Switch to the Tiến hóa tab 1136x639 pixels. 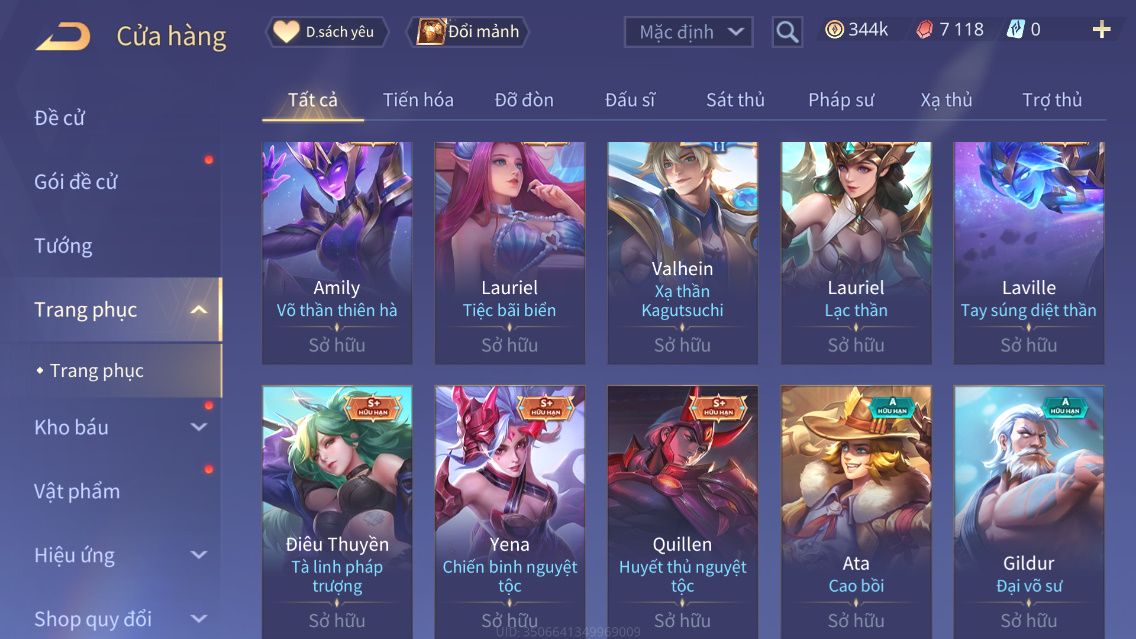pyautogui.click(x=418, y=100)
